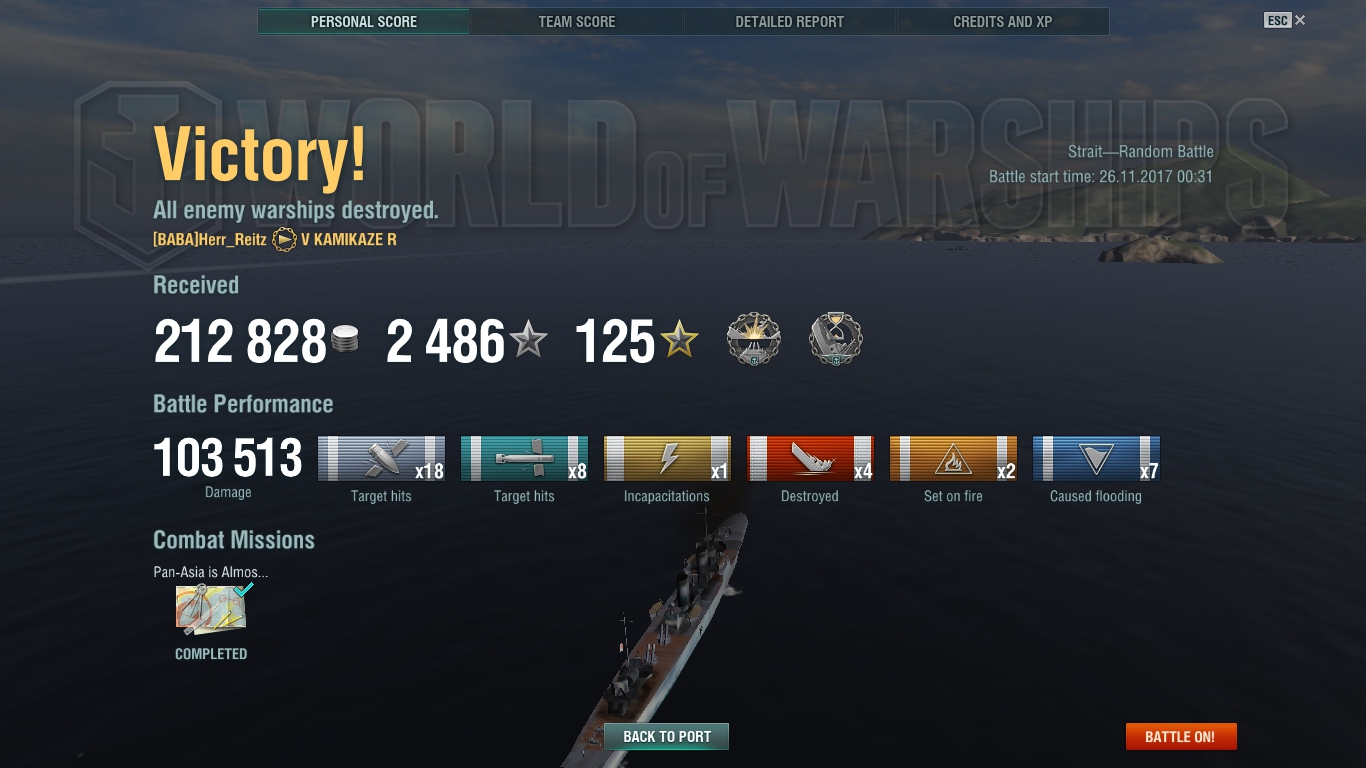Screen dimensions: 1366x768
Task: Open the completed Pan-Asia combat mission icon
Action: click(211, 610)
